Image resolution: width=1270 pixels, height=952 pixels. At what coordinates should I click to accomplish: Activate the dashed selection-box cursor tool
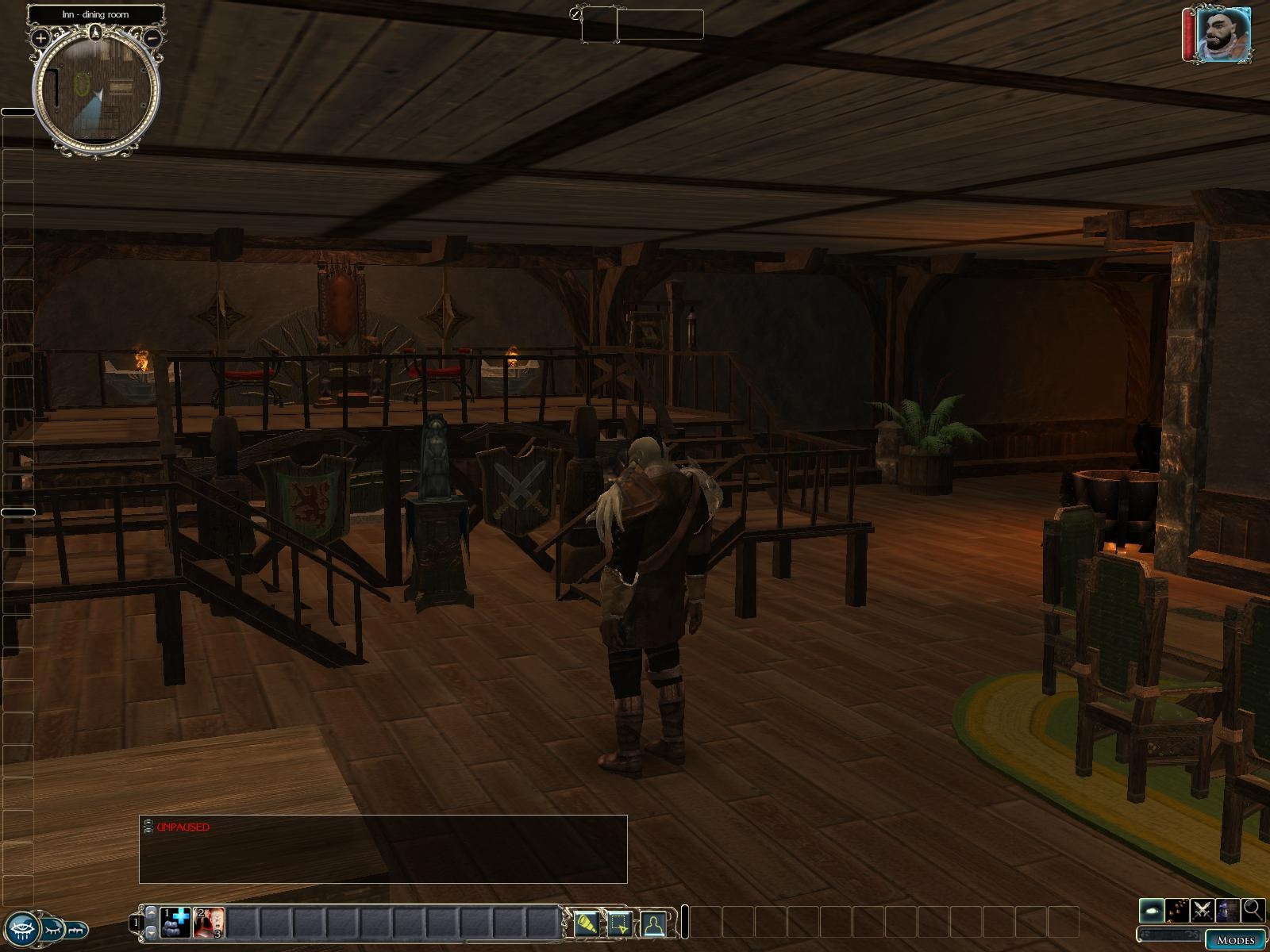[620, 924]
